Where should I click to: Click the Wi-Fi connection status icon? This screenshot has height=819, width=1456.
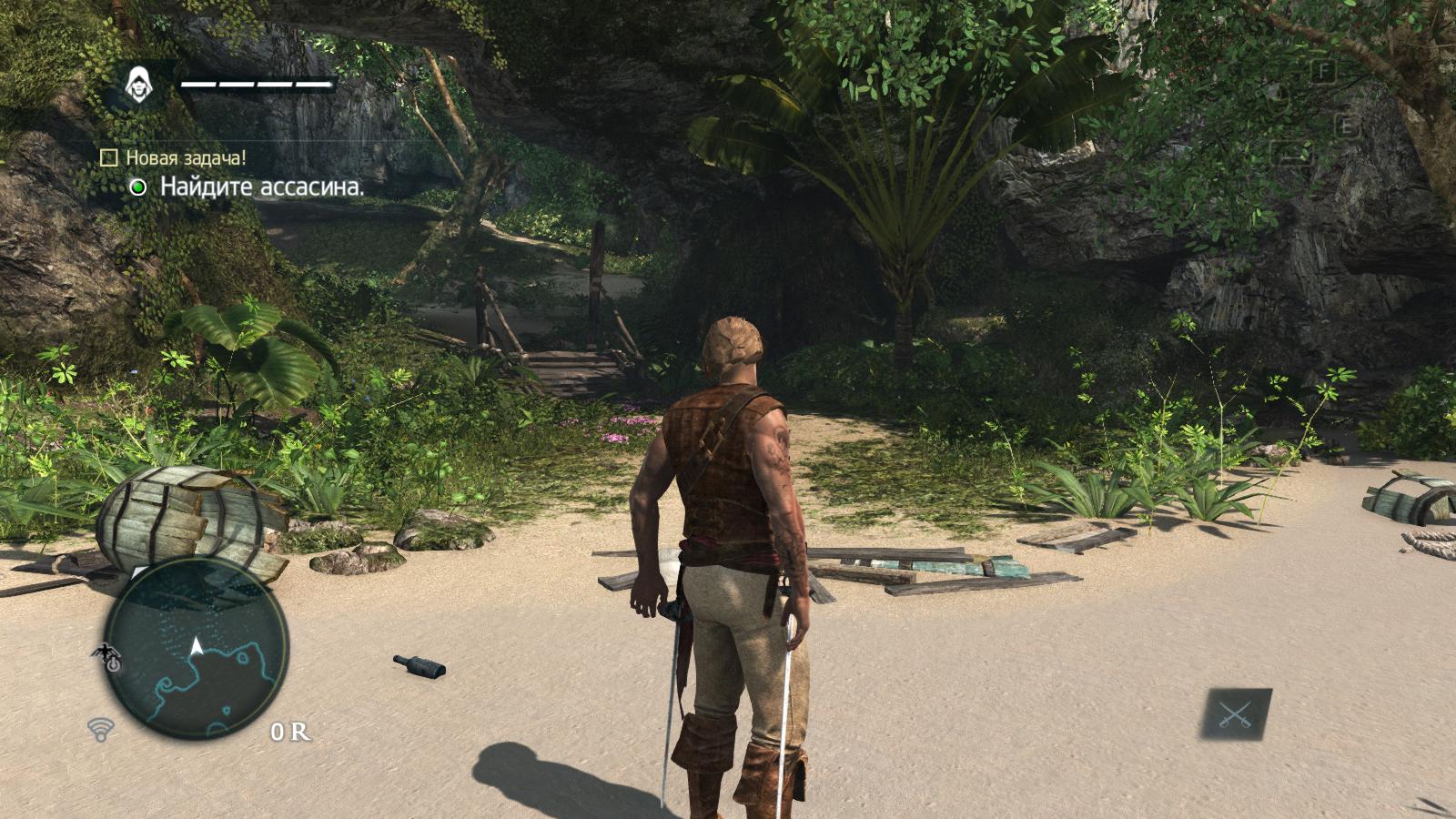coord(100,728)
